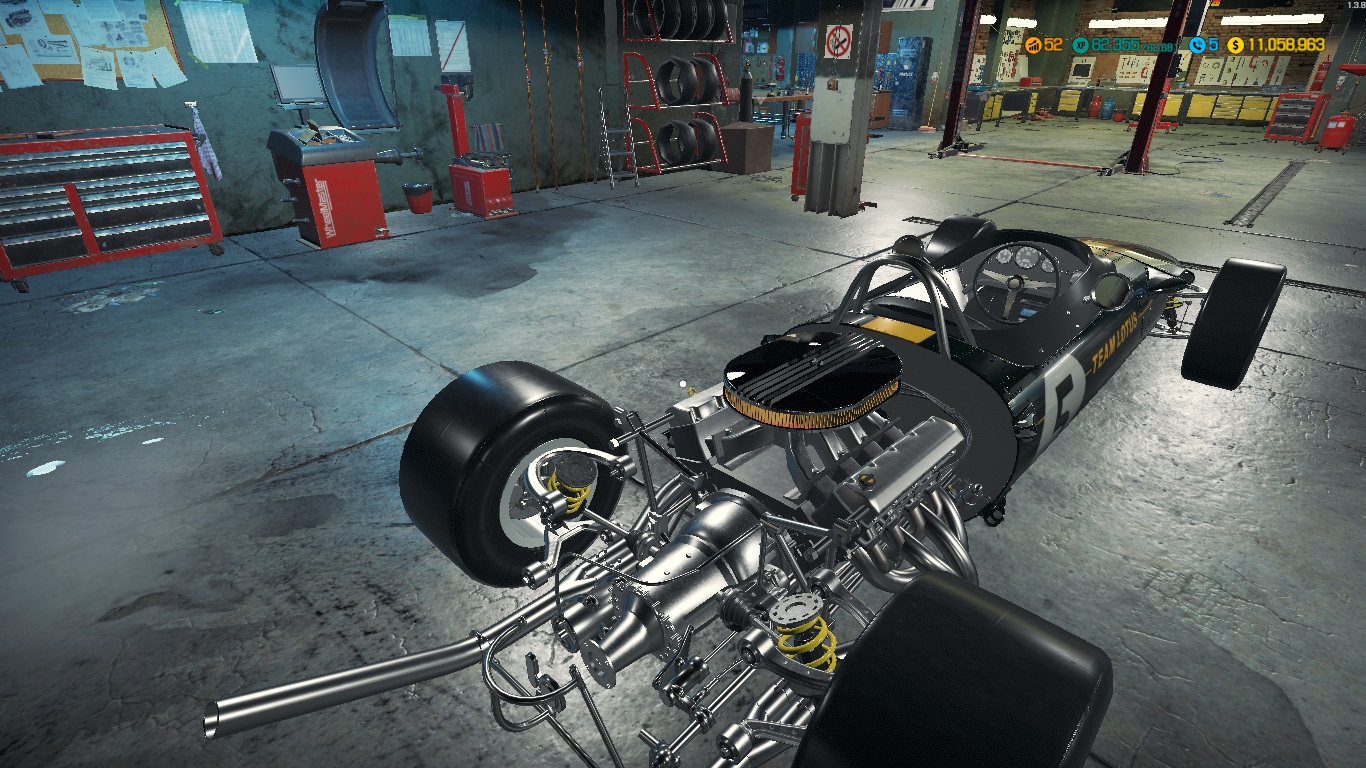Image resolution: width=1366 pixels, height=768 pixels.
Task: Click the teal XP badge icon
Action: pos(1080,45)
